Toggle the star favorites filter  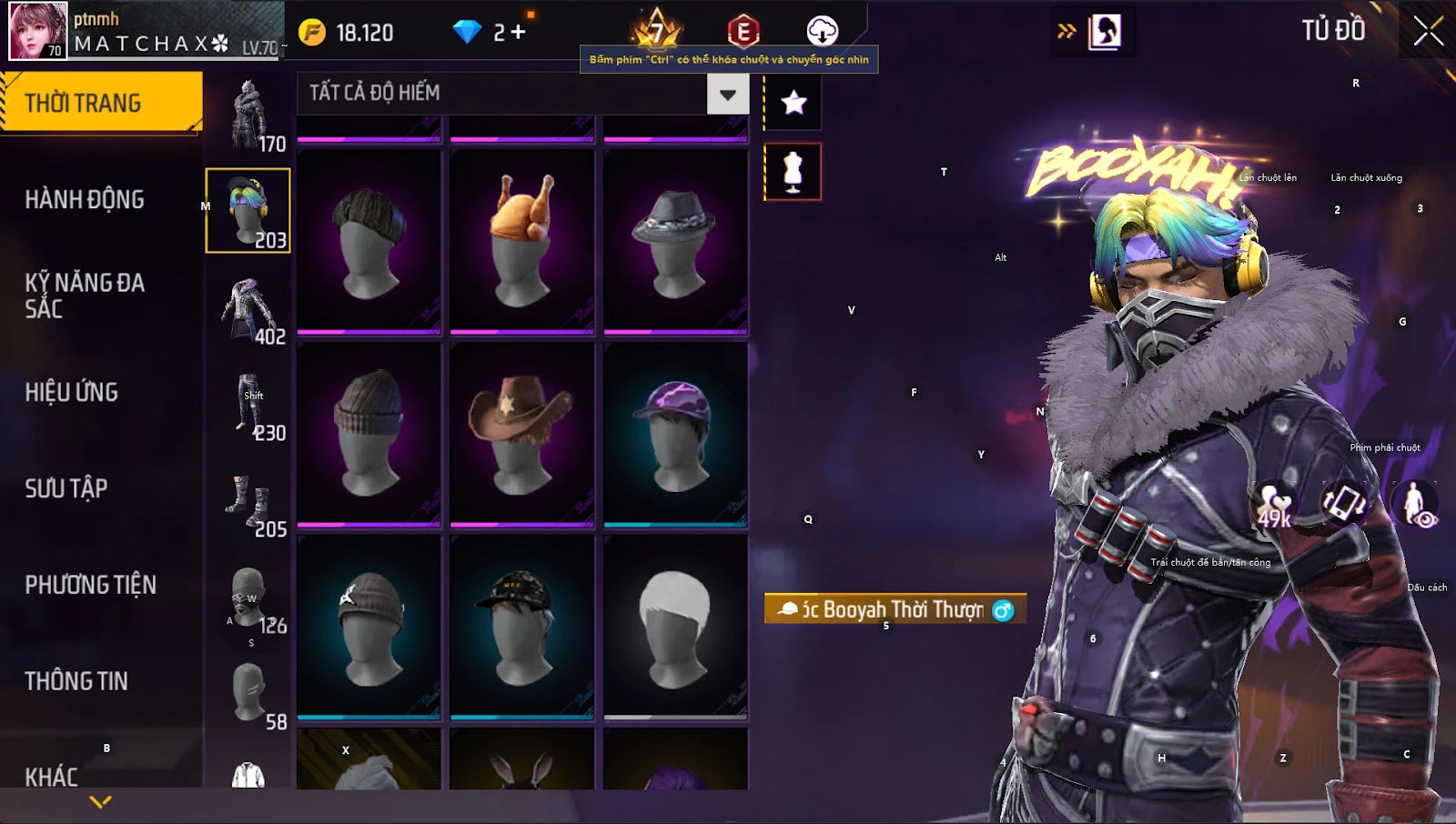pos(794,102)
